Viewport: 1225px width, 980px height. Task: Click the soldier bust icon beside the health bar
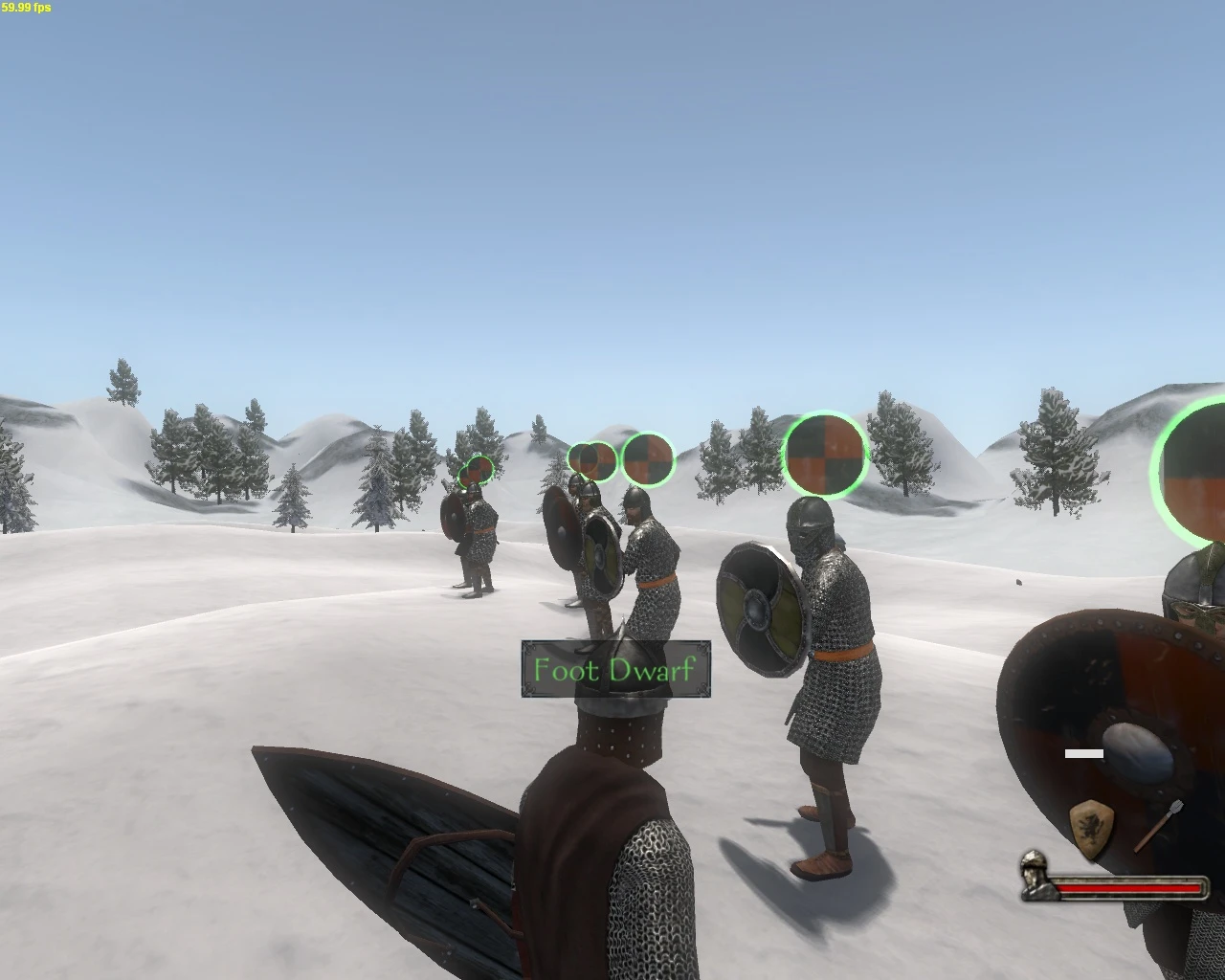(1034, 880)
